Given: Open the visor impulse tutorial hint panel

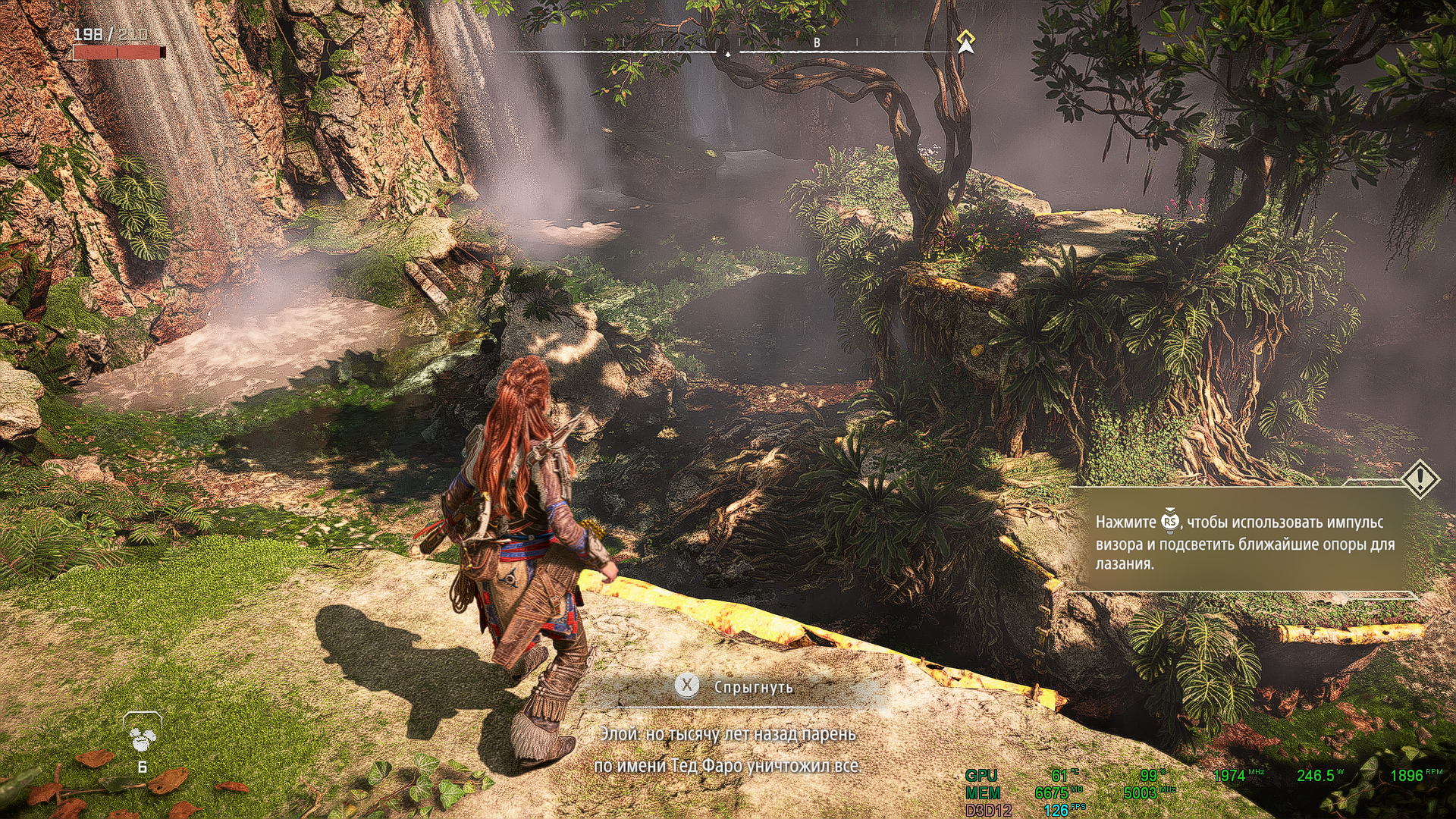Looking at the screenshot, I should (1244, 541).
